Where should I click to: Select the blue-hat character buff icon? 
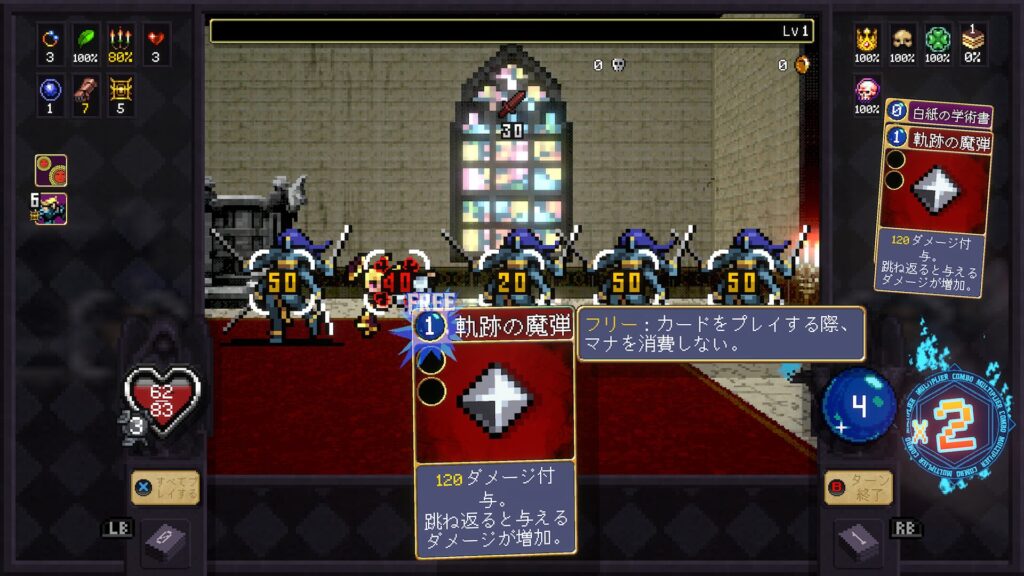coord(50,208)
